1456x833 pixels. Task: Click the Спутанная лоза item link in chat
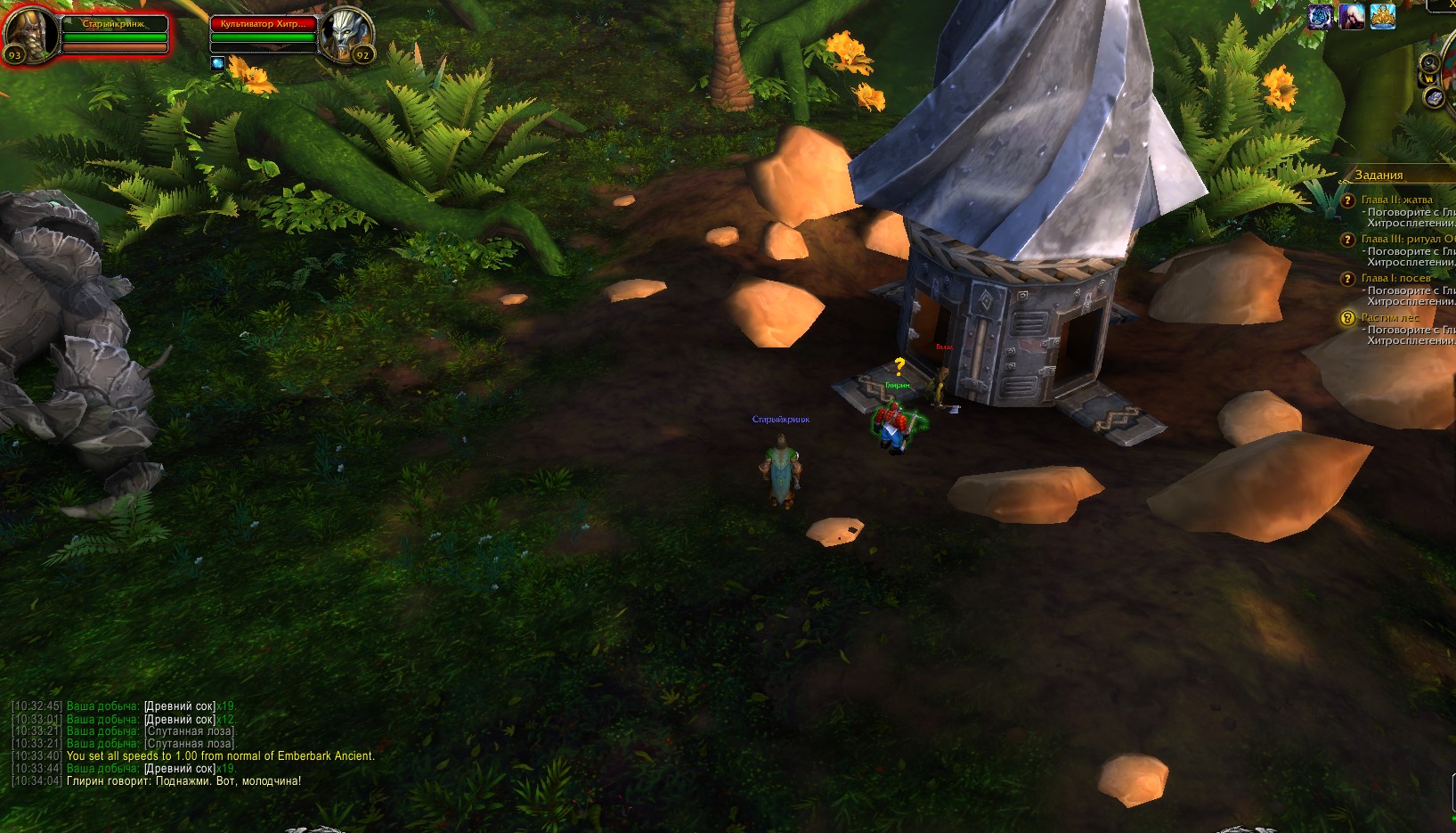click(191, 731)
